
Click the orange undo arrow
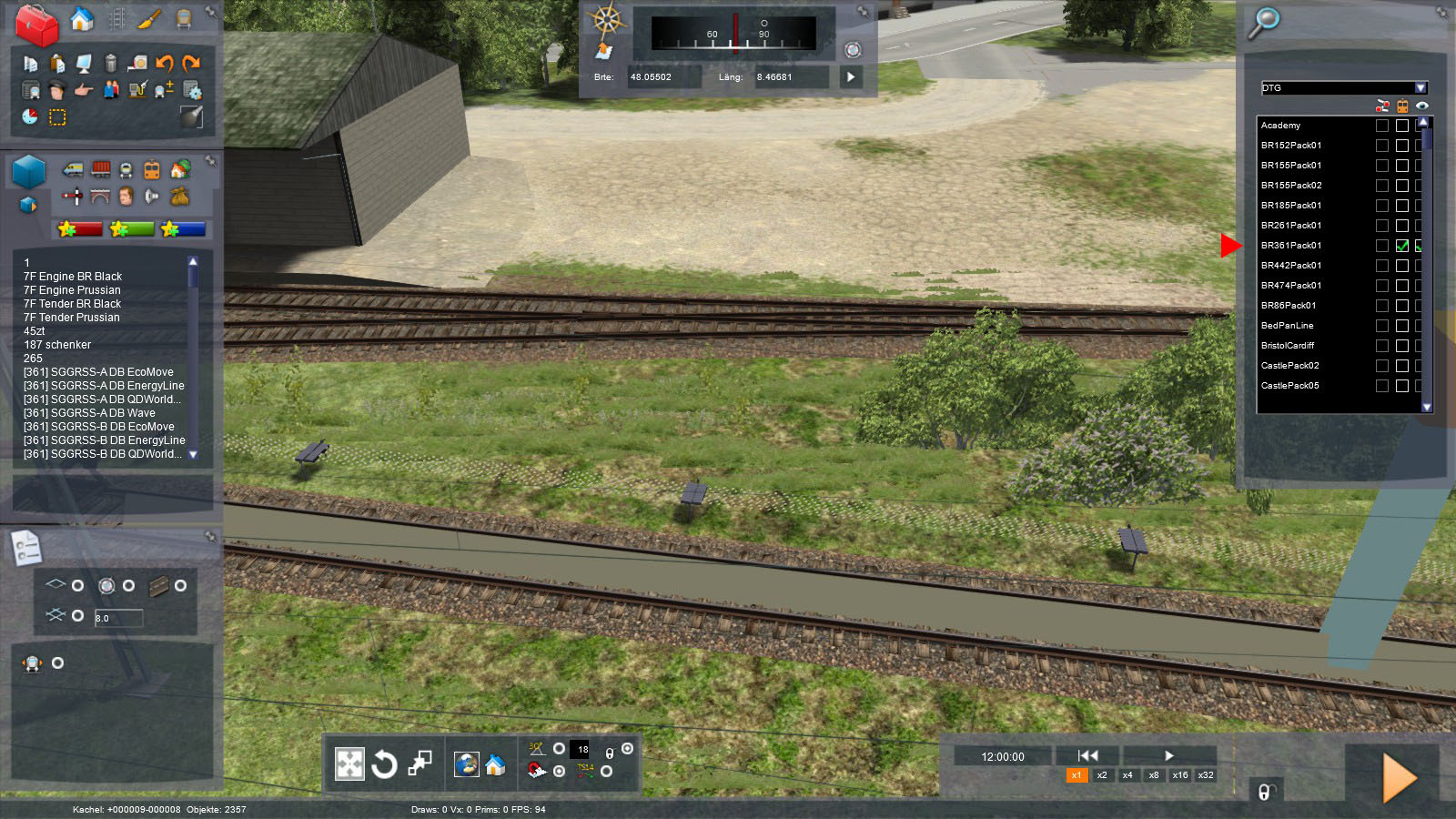click(165, 63)
